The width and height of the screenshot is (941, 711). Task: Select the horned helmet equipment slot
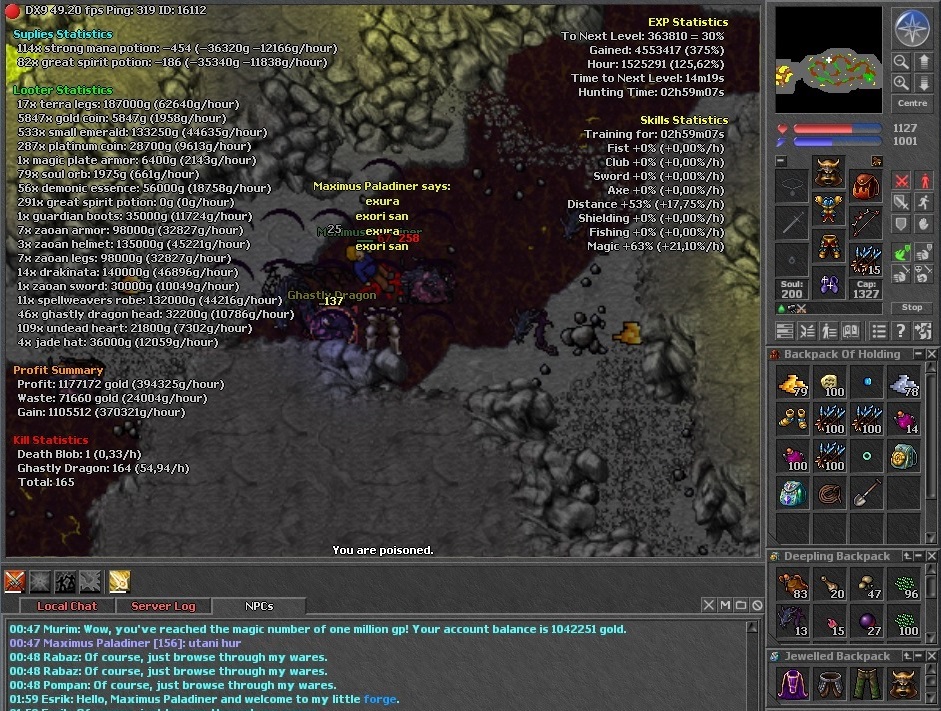point(827,171)
